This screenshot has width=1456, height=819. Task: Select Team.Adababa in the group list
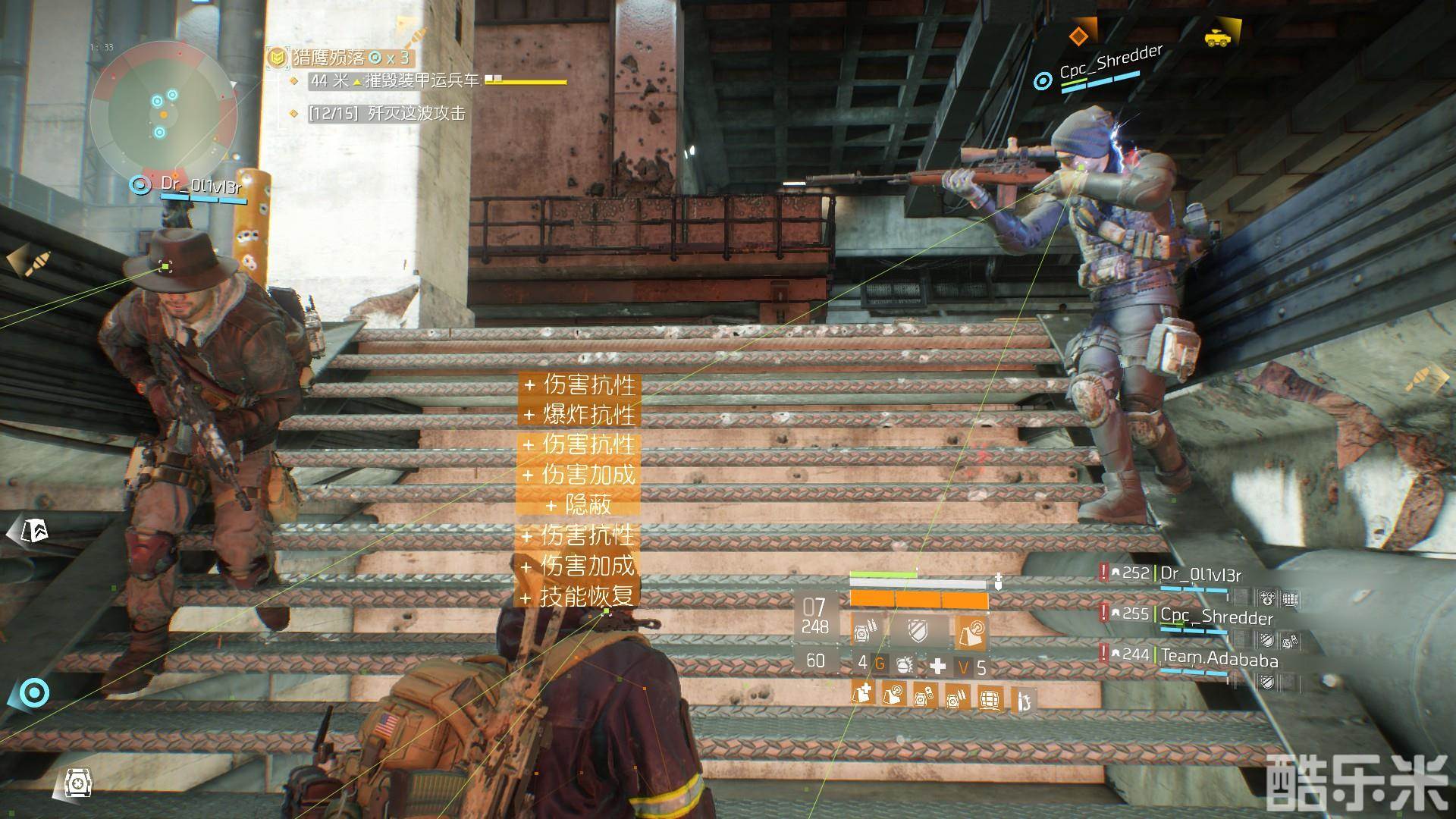[x=1219, y=659]
